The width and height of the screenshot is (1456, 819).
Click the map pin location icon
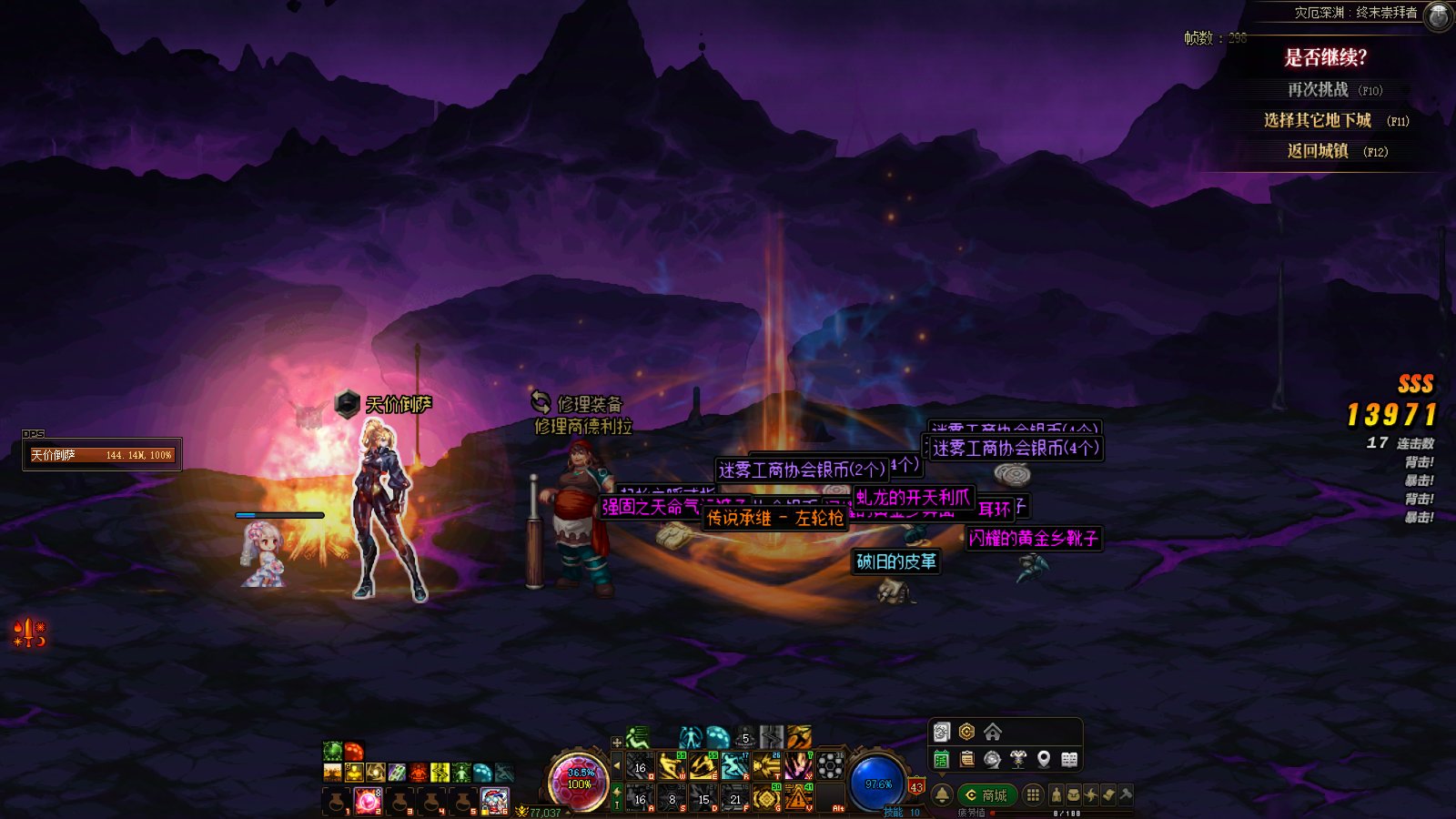(x=1044, y=759)
